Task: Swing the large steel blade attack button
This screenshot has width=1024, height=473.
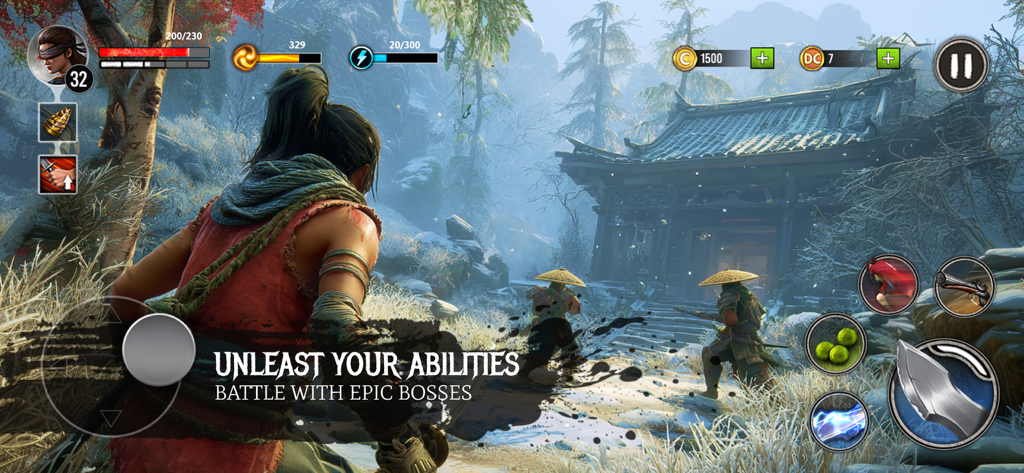Action: (x=943, y=393)
